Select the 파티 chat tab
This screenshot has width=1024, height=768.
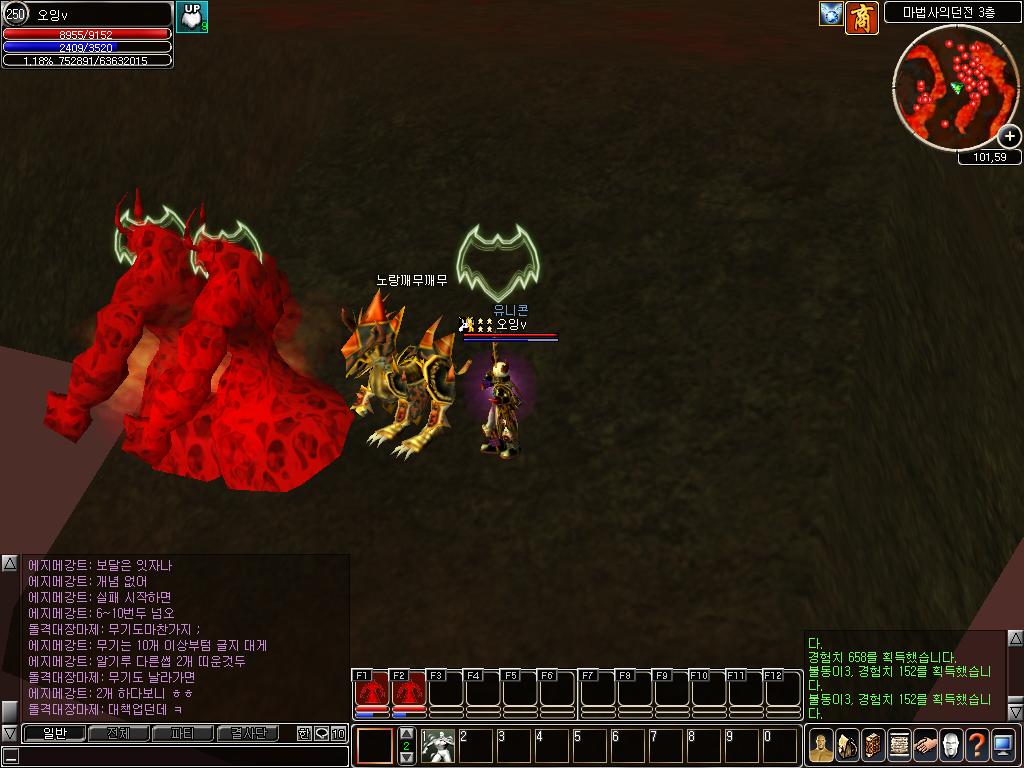click(x=182, y=733)
